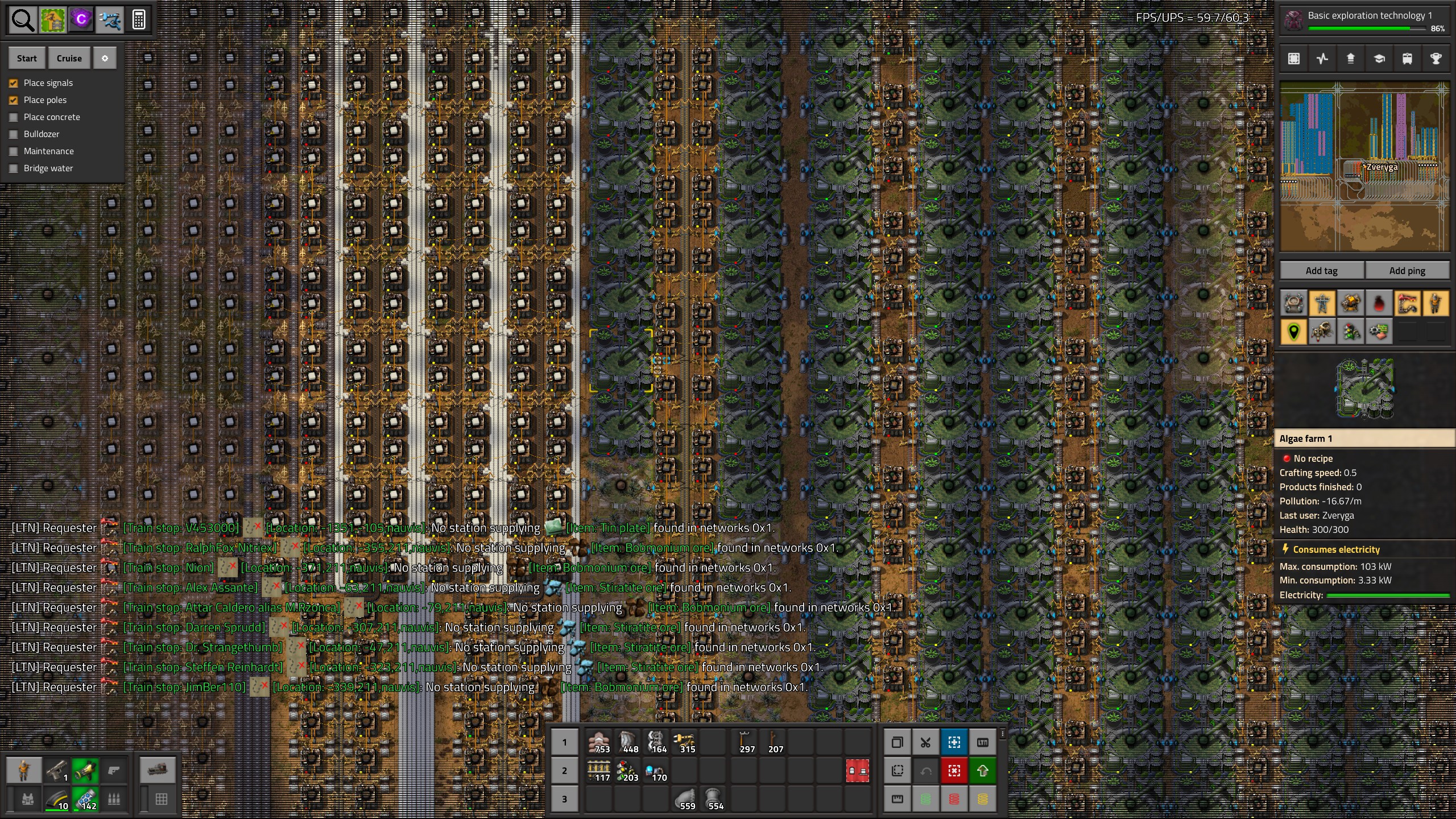Select the green upgrade planner
The height and width of the screenshot is (819, 1456).
click(983, 771)
